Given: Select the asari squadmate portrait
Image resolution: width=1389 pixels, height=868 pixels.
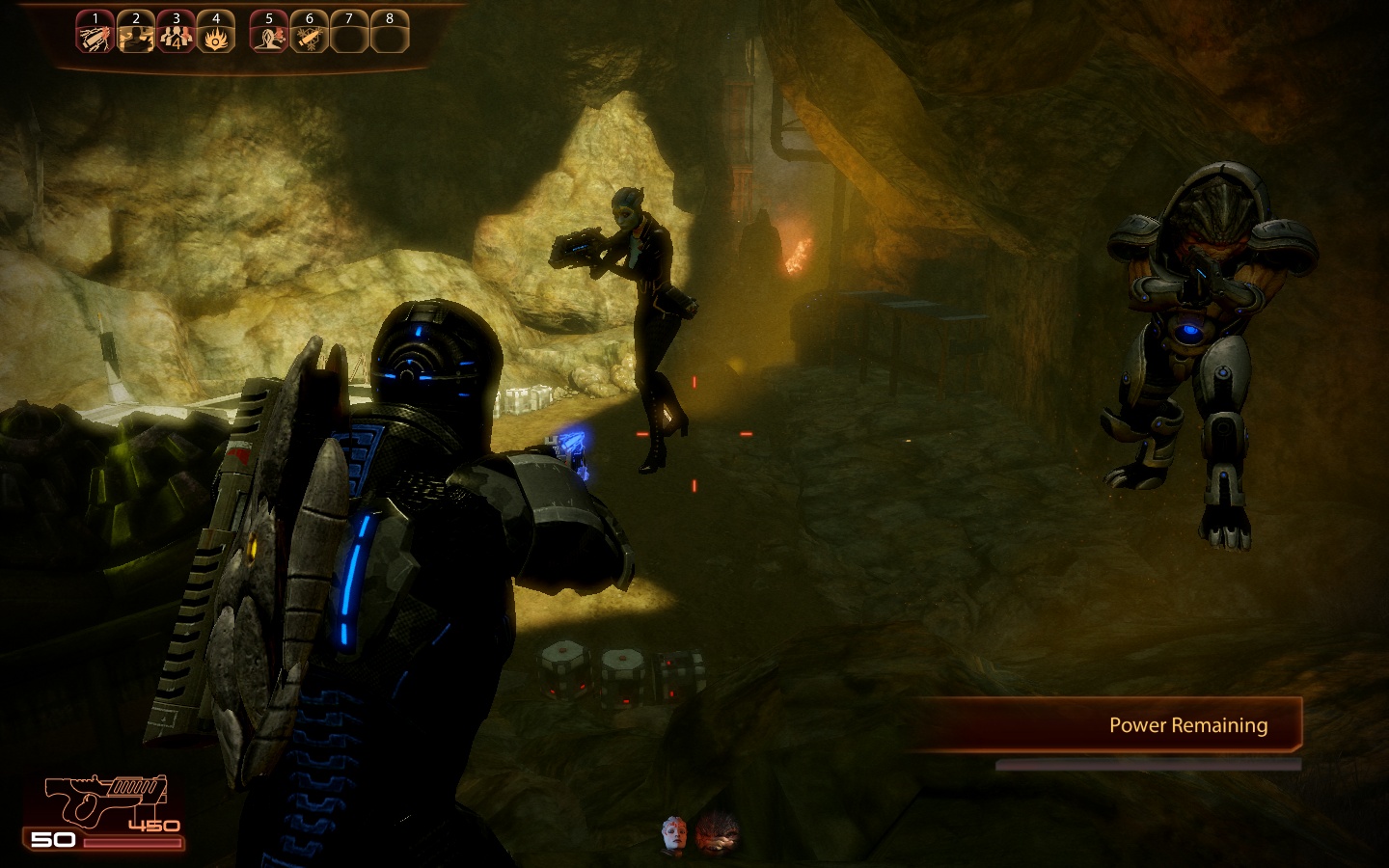Looking at the screenshot, I should (x=675, y=835).
